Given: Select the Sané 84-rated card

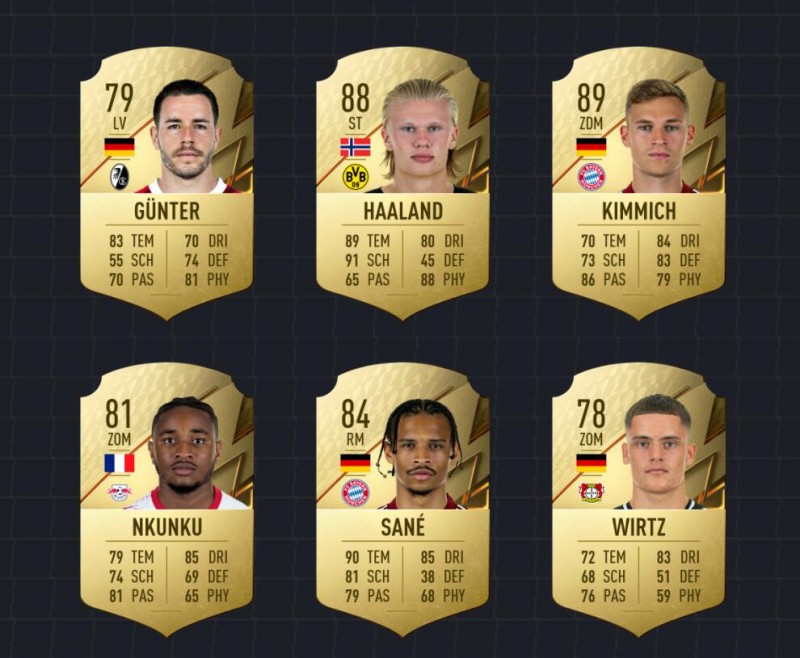Looking at the screenshot, I should 402,500.
